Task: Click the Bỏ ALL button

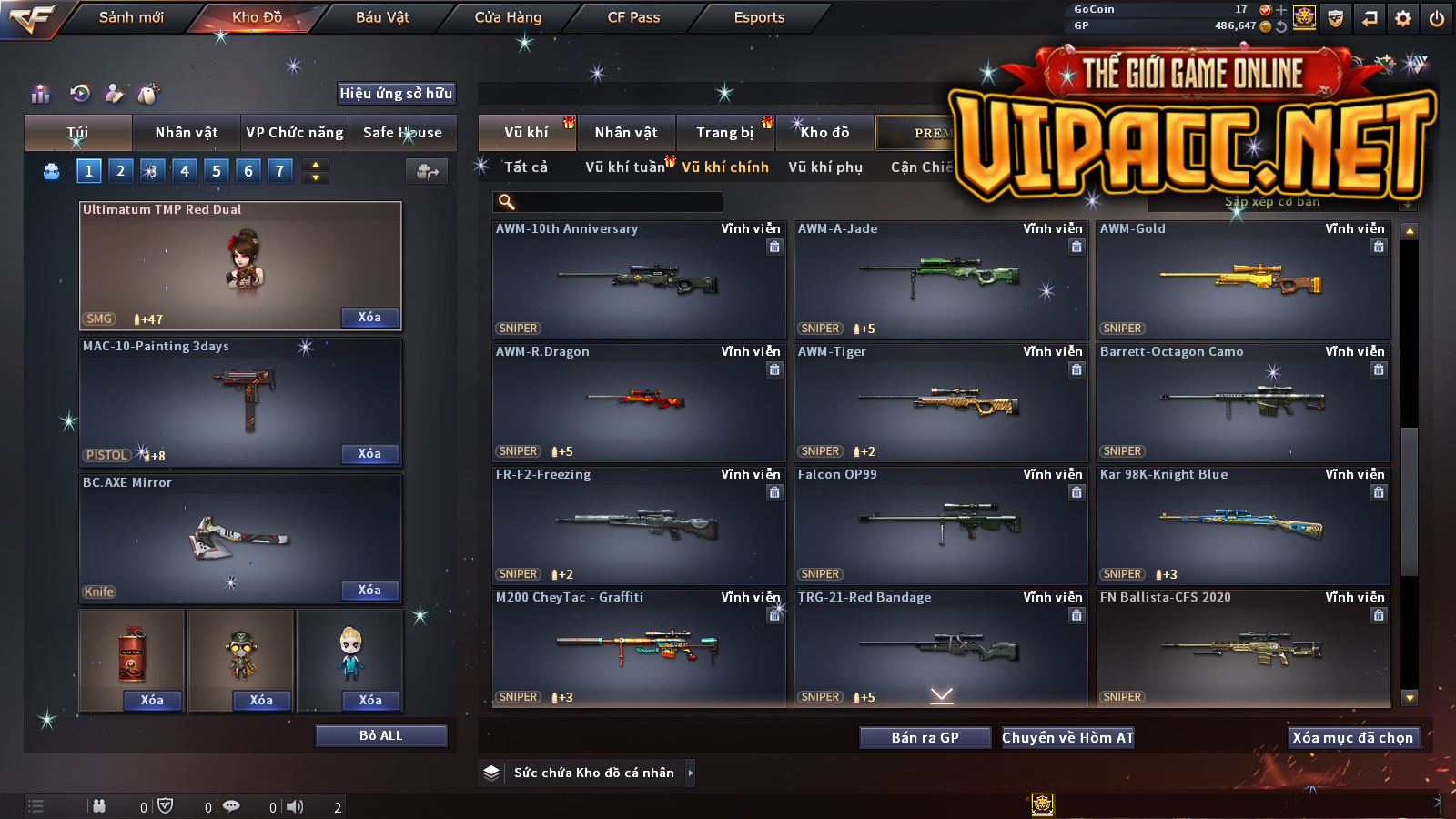Action: 380,735
